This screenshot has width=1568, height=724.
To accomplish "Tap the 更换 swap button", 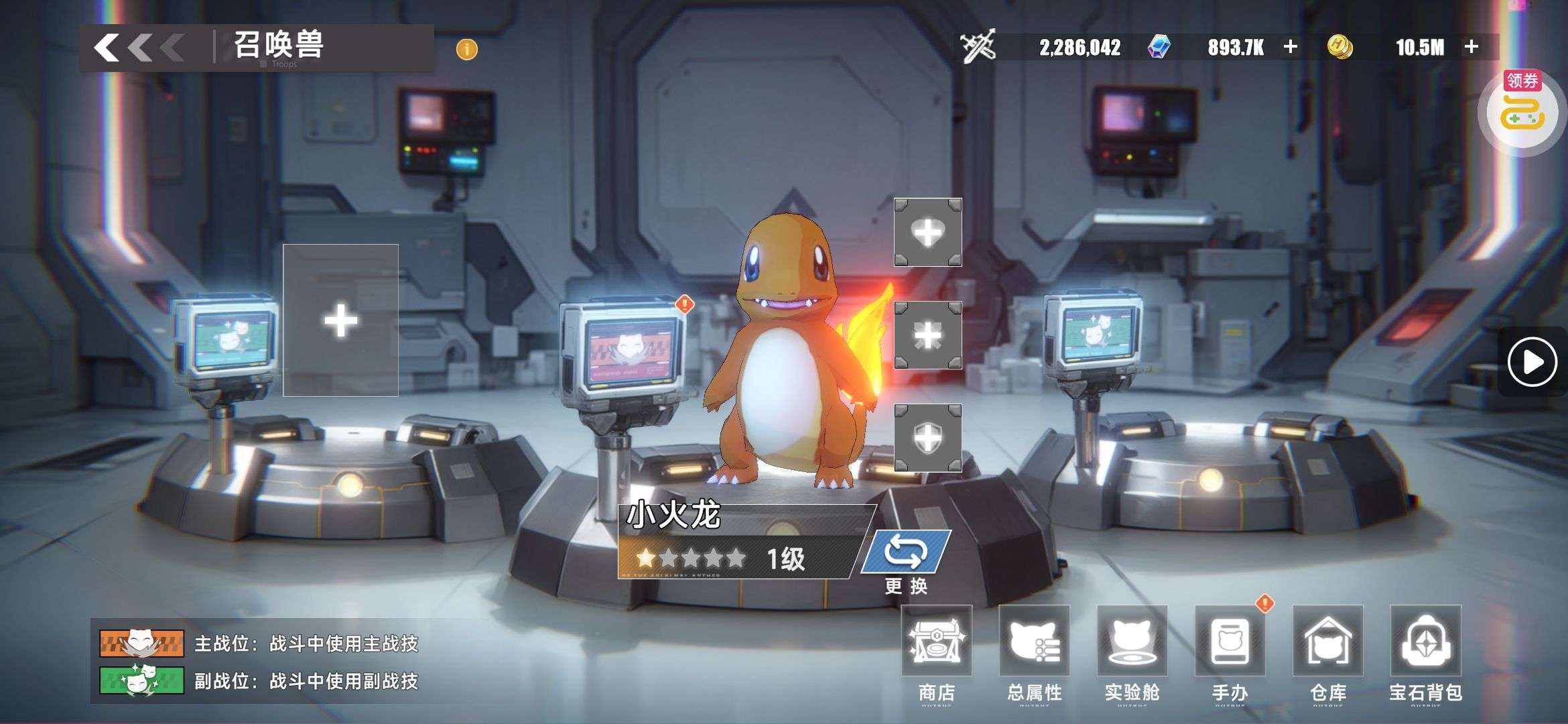I will coord(906,554).
